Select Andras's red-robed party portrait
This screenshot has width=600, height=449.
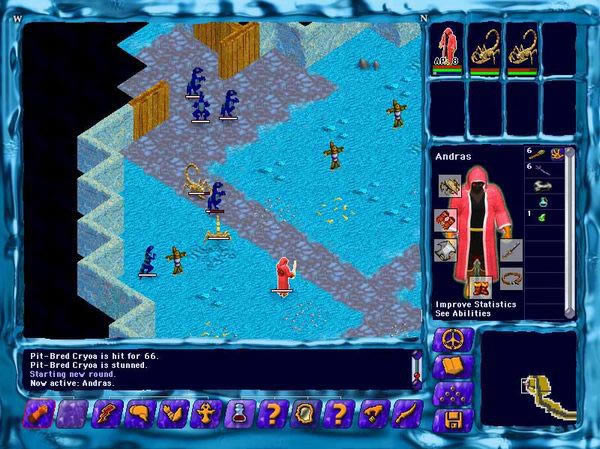tap(447, 51)
